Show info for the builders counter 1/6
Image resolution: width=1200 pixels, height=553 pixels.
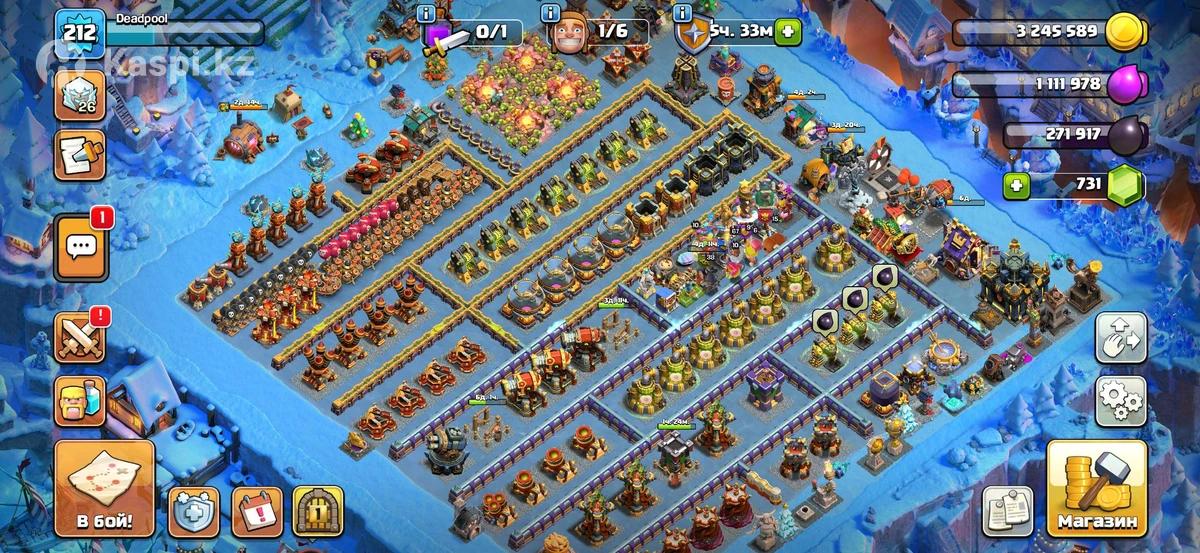(x=549, y=14)
